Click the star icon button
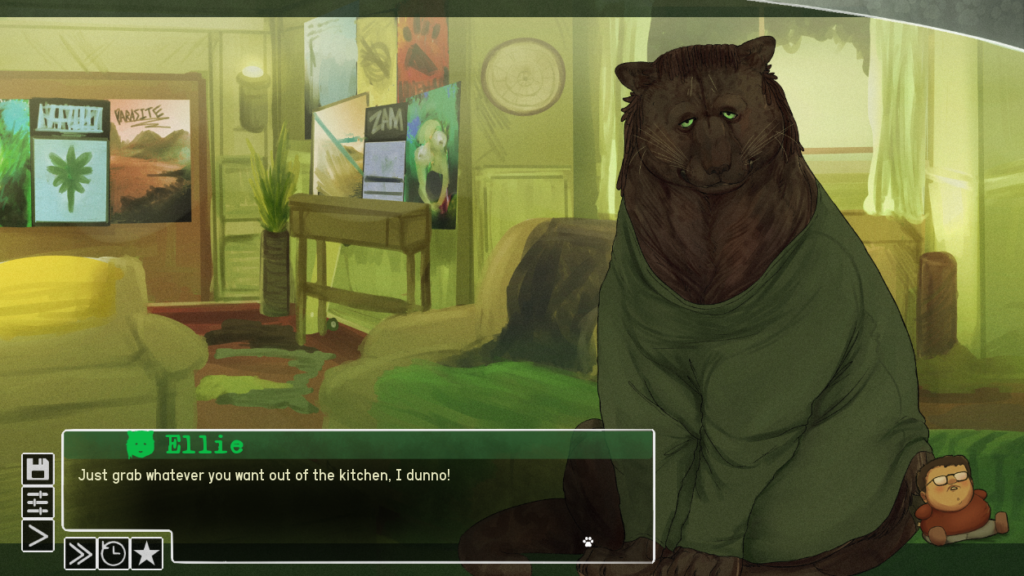Screen dimensions: 1024x576 tap(146, 552)
